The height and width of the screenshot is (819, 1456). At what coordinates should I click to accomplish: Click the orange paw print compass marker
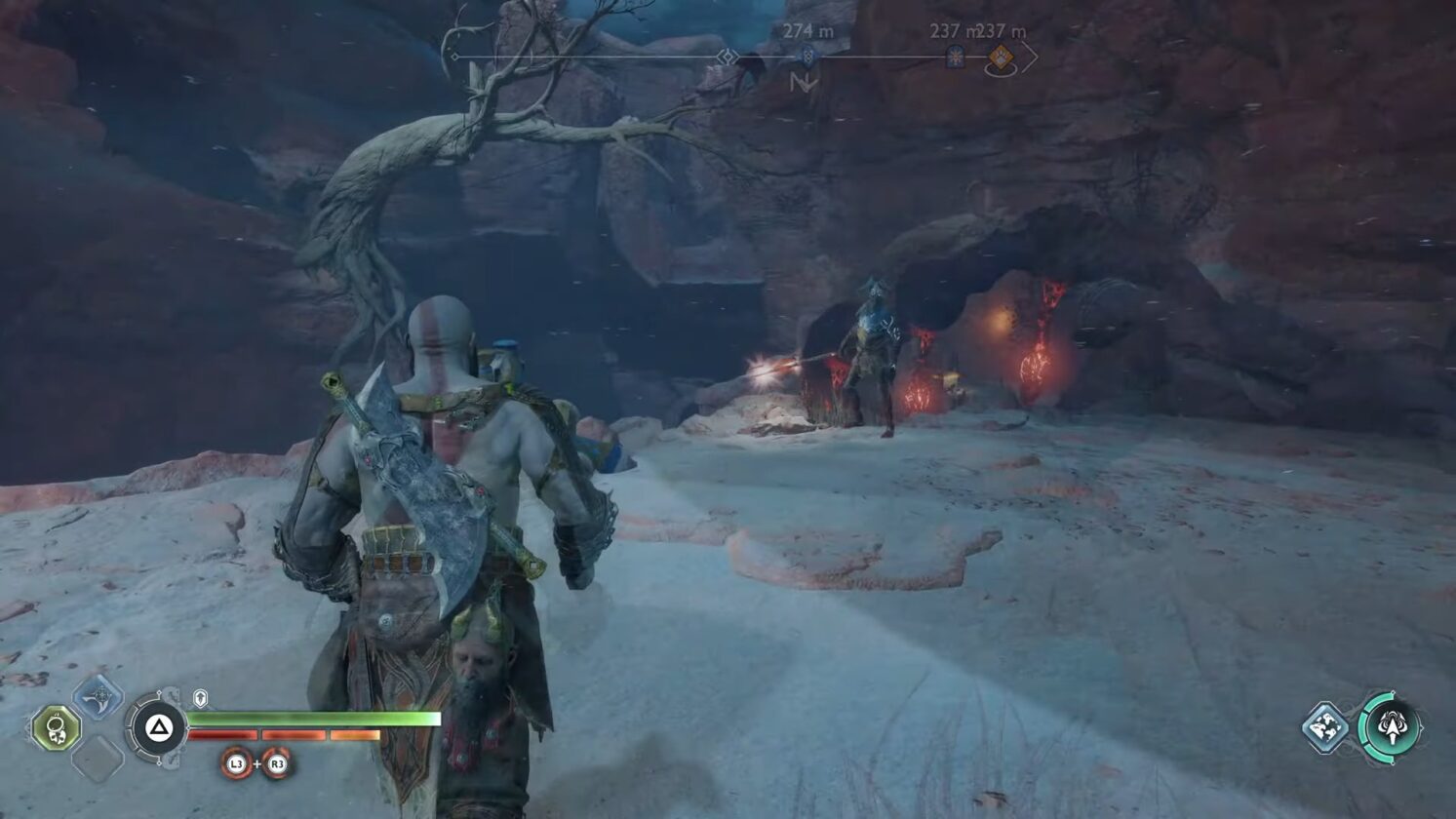click(x=1001, y=59)
